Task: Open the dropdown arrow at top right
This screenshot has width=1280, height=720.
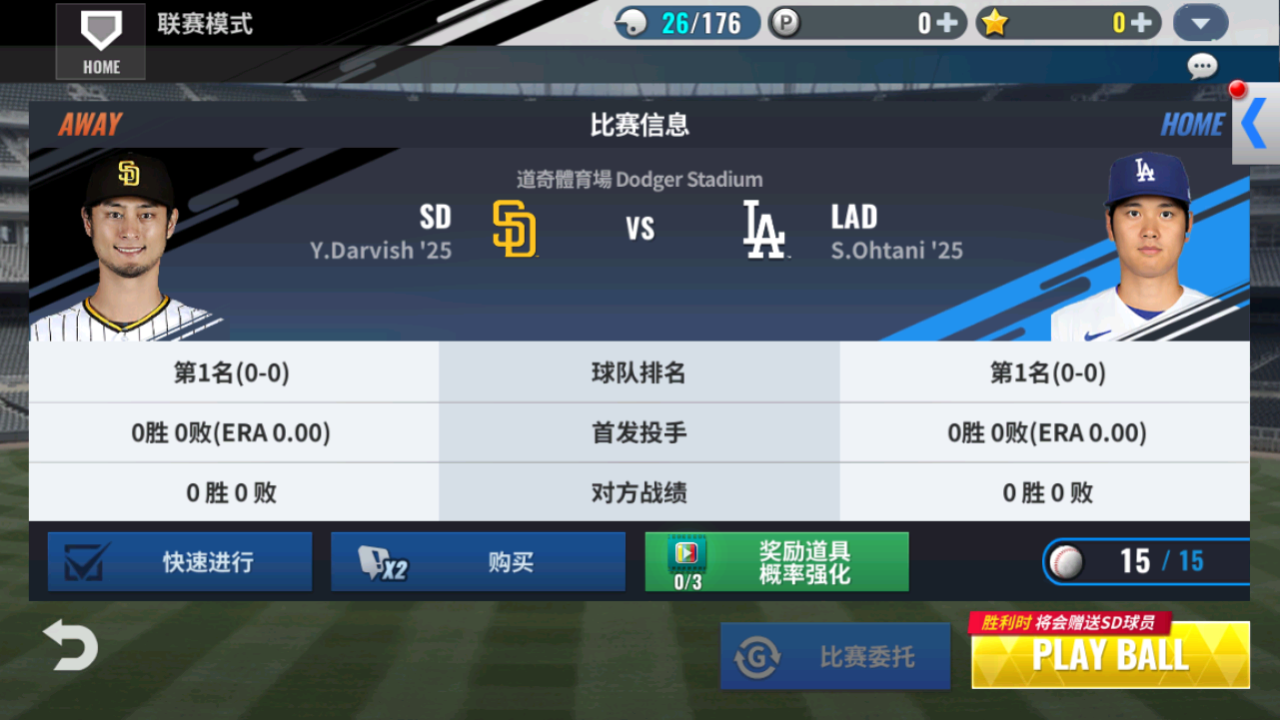Action: (x=1199, y=22)
